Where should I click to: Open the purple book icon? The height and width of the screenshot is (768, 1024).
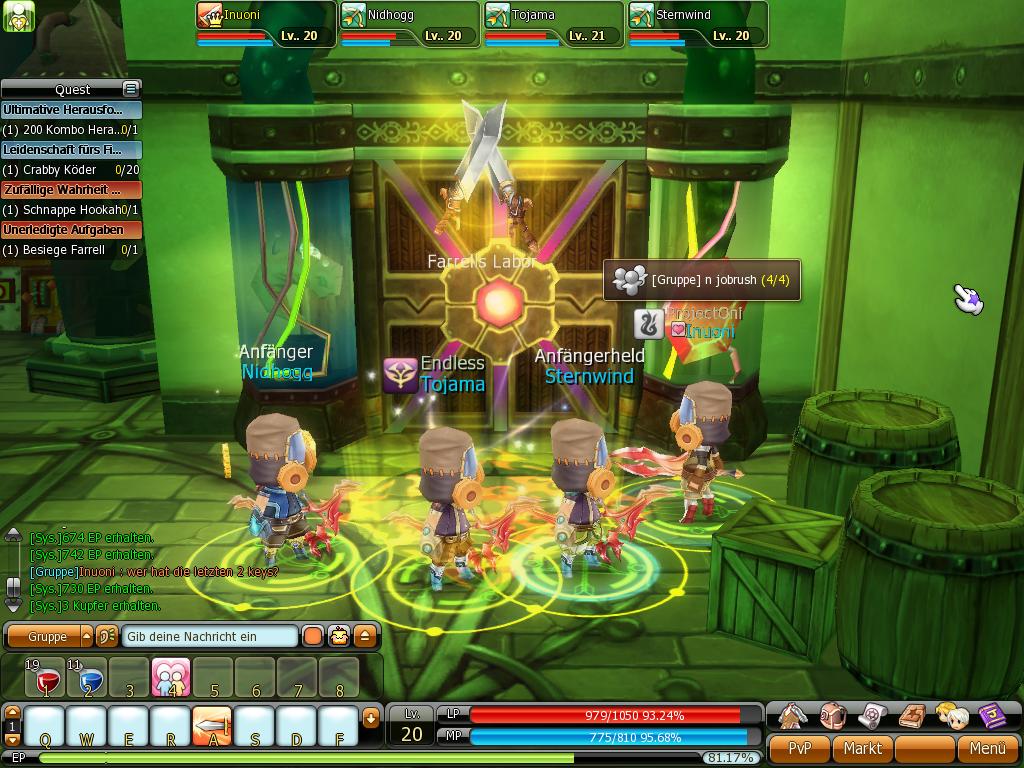(x=991, y=715)
